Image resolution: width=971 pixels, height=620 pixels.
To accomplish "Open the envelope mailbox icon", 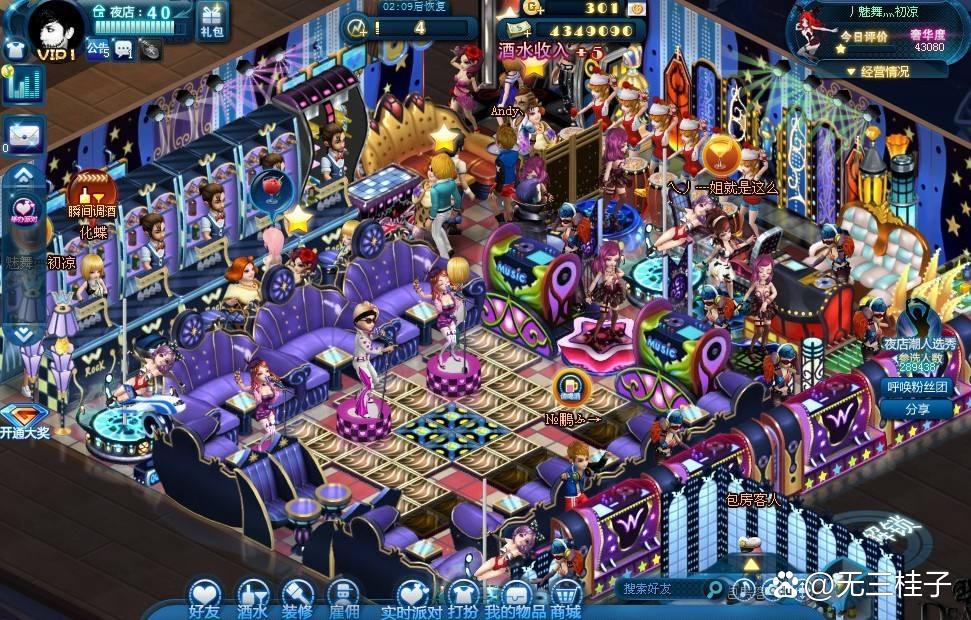I will (x=22, y=132).
